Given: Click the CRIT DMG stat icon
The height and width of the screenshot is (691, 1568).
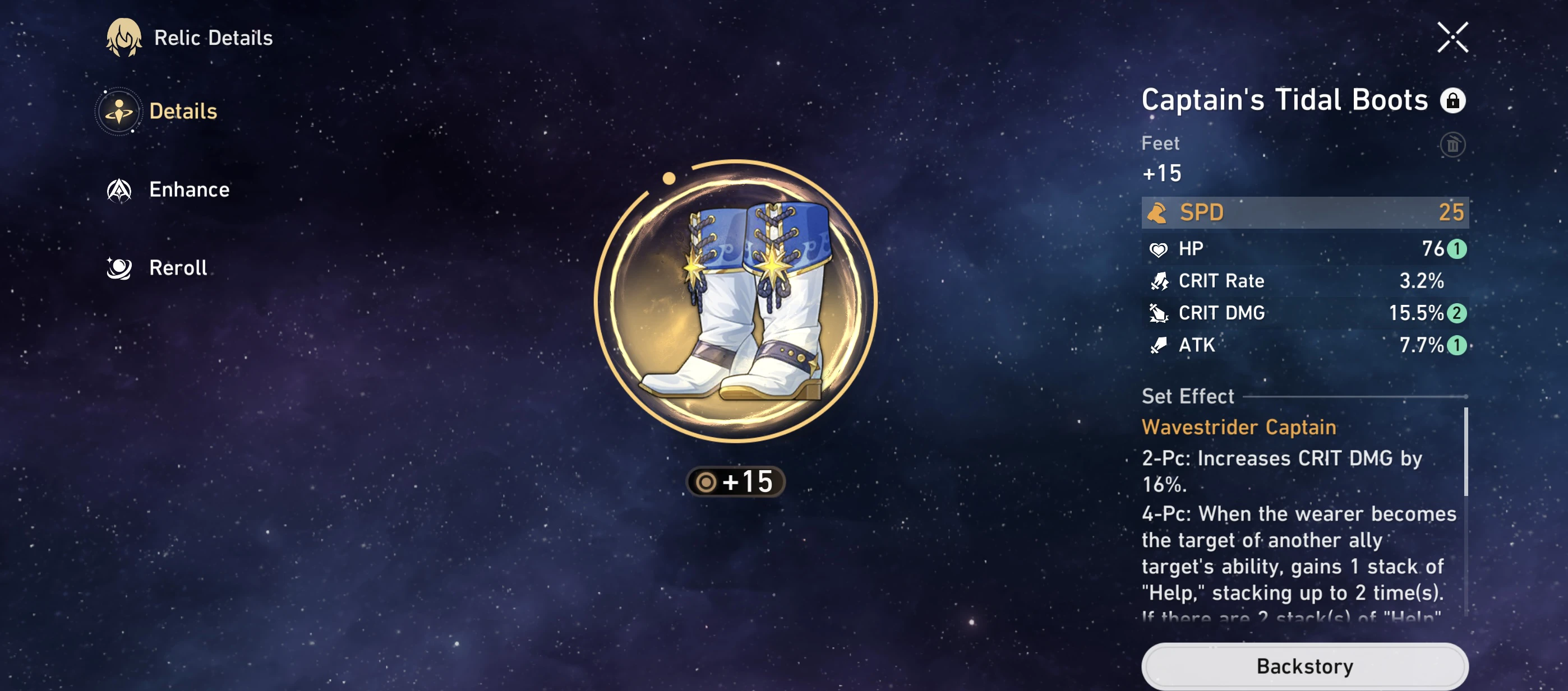Looking at the screenshot, I should [x=1161, y=313].
